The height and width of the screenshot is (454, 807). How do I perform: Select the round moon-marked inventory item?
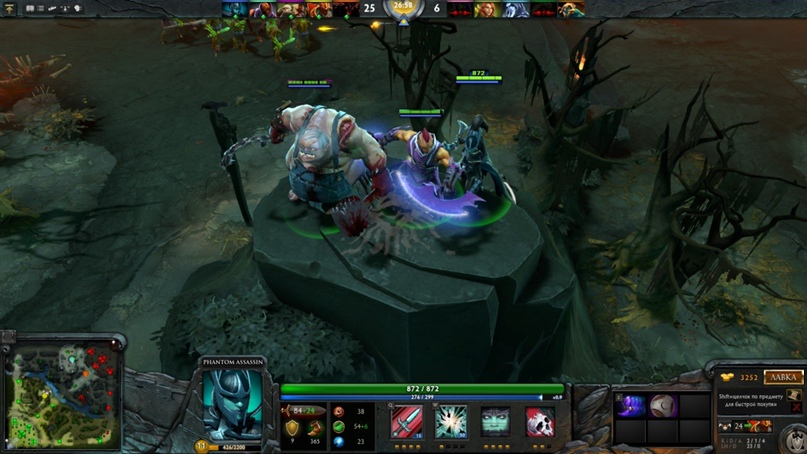(x=663, y=406)
